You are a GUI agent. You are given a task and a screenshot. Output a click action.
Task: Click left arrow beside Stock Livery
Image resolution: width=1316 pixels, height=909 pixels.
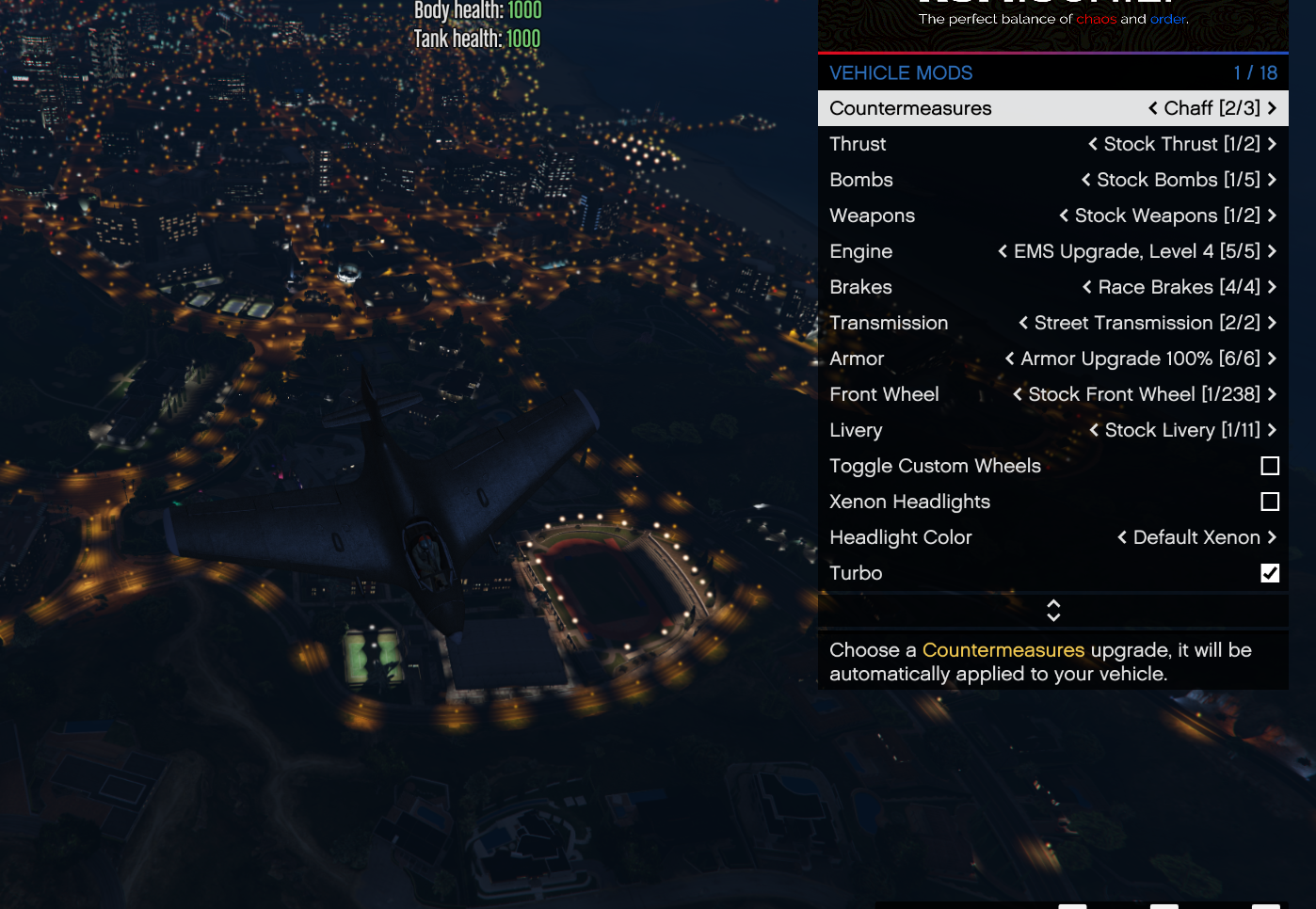pos(1094,430)
